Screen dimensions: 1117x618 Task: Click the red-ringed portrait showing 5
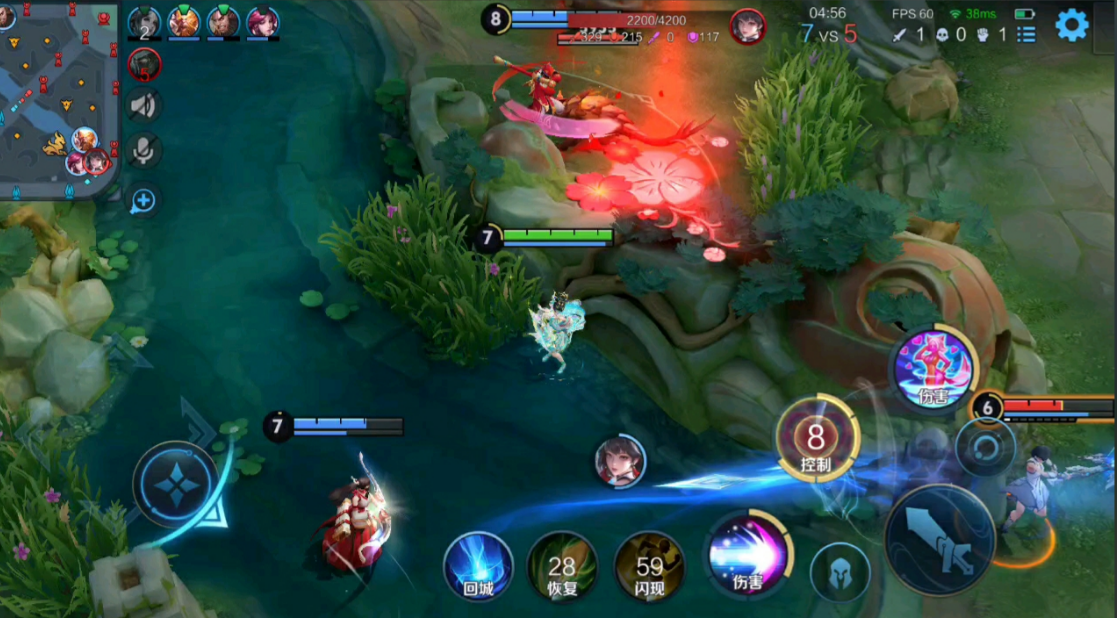tap(144, 65)
